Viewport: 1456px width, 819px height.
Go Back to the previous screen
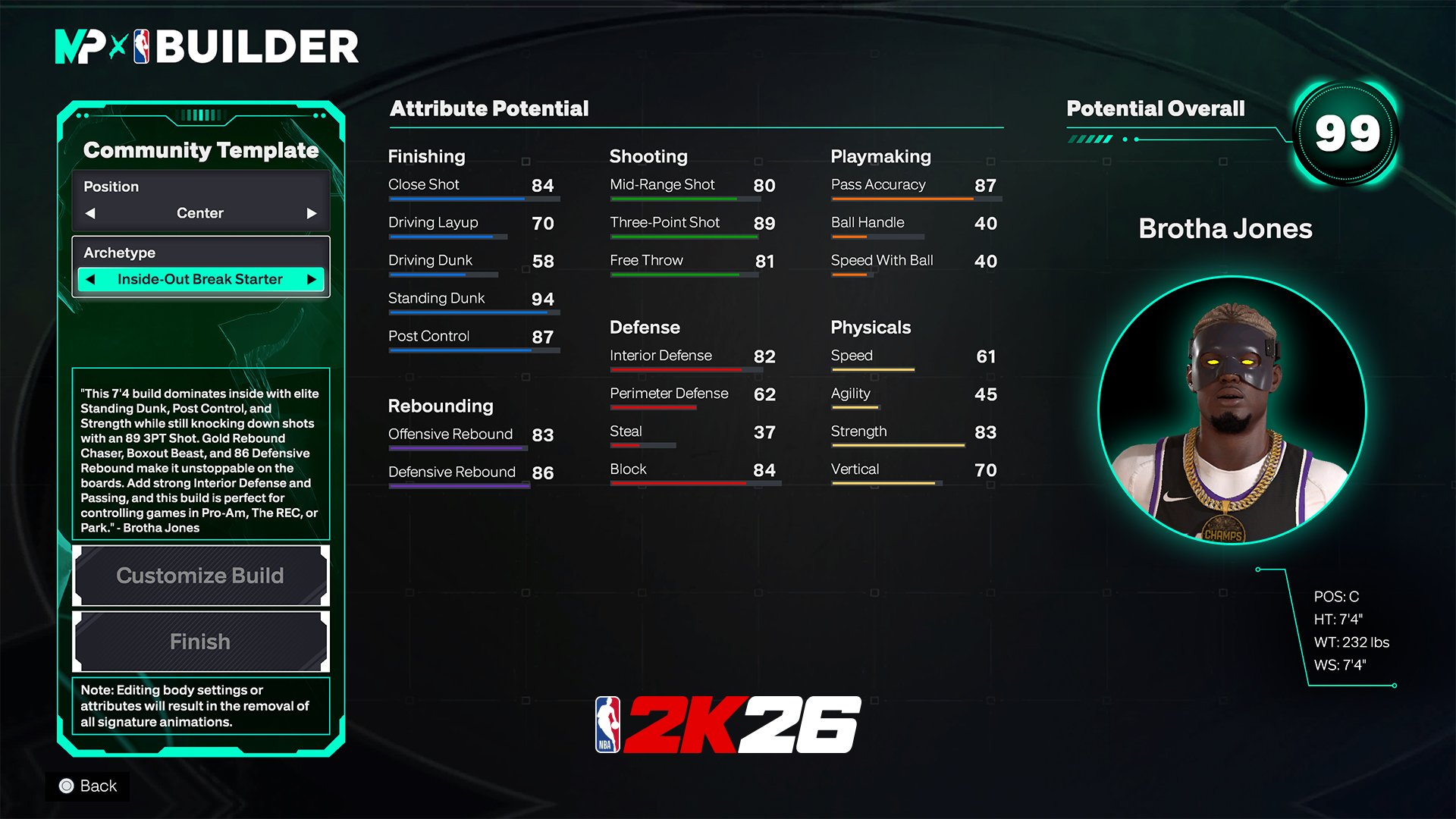click(88, 786)
